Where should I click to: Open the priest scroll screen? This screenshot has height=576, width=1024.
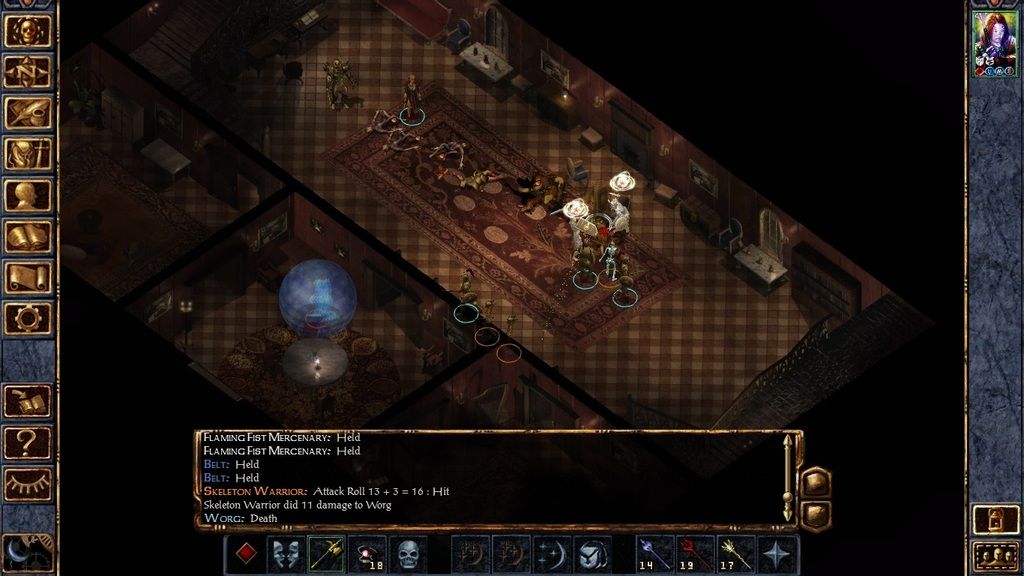click(28, 278)
